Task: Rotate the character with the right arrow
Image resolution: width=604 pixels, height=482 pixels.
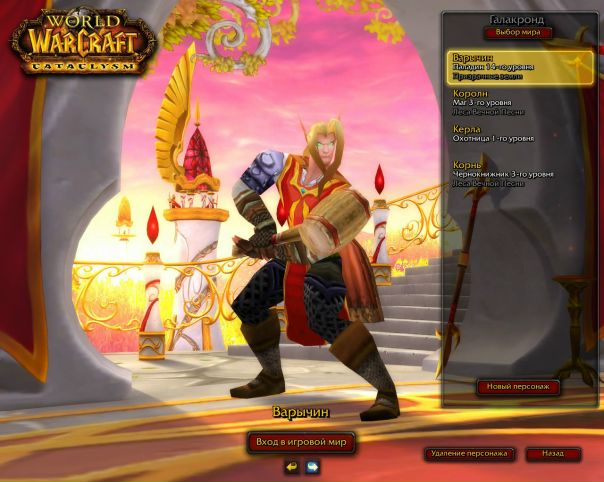Action: [312, 466]
